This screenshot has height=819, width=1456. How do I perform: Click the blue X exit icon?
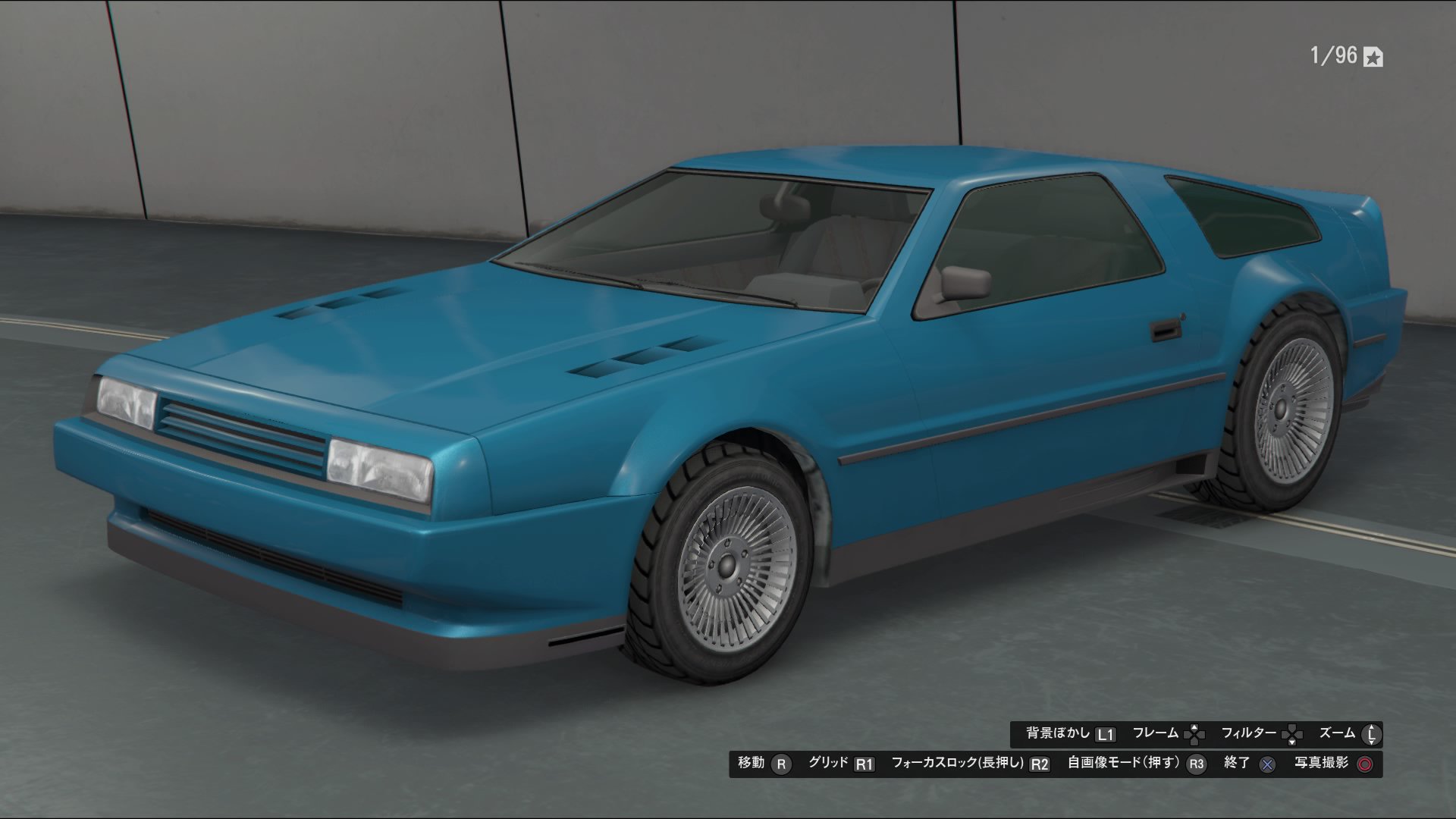[x=1266, y=763]
